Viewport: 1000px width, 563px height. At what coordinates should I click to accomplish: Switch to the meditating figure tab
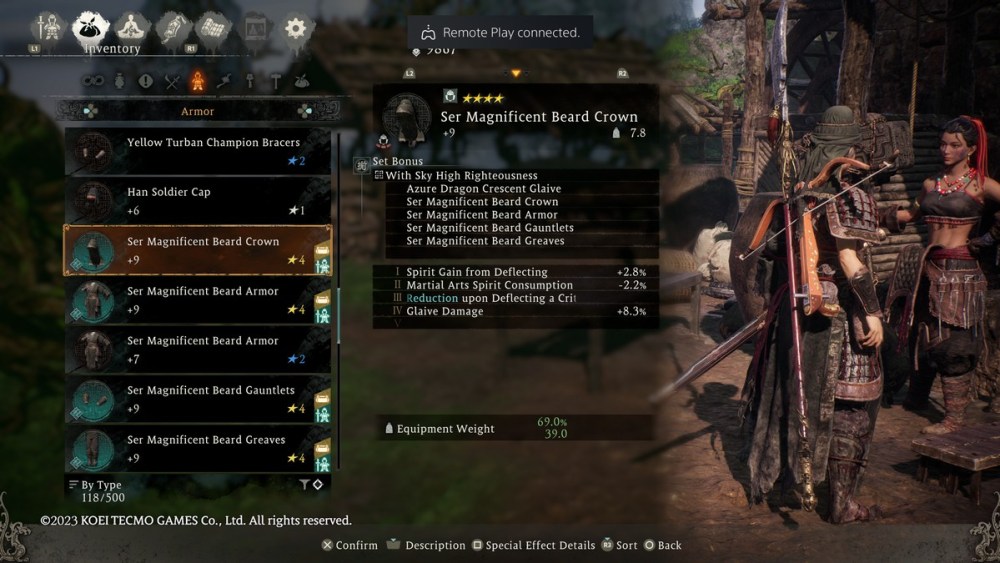tap(131, 27)
